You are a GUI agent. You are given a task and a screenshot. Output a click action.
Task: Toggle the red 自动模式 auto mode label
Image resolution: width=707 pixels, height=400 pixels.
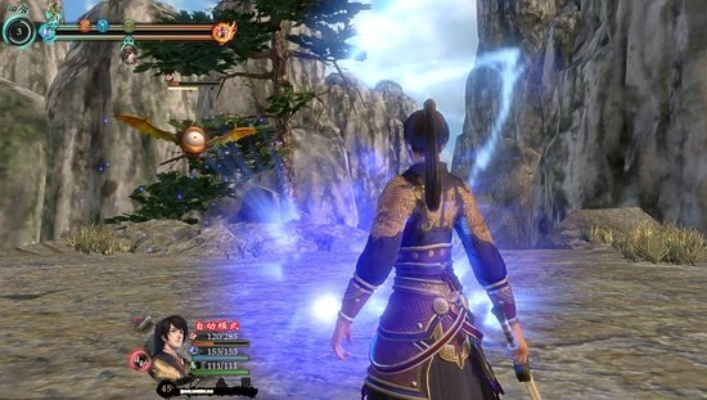(215, 326)
